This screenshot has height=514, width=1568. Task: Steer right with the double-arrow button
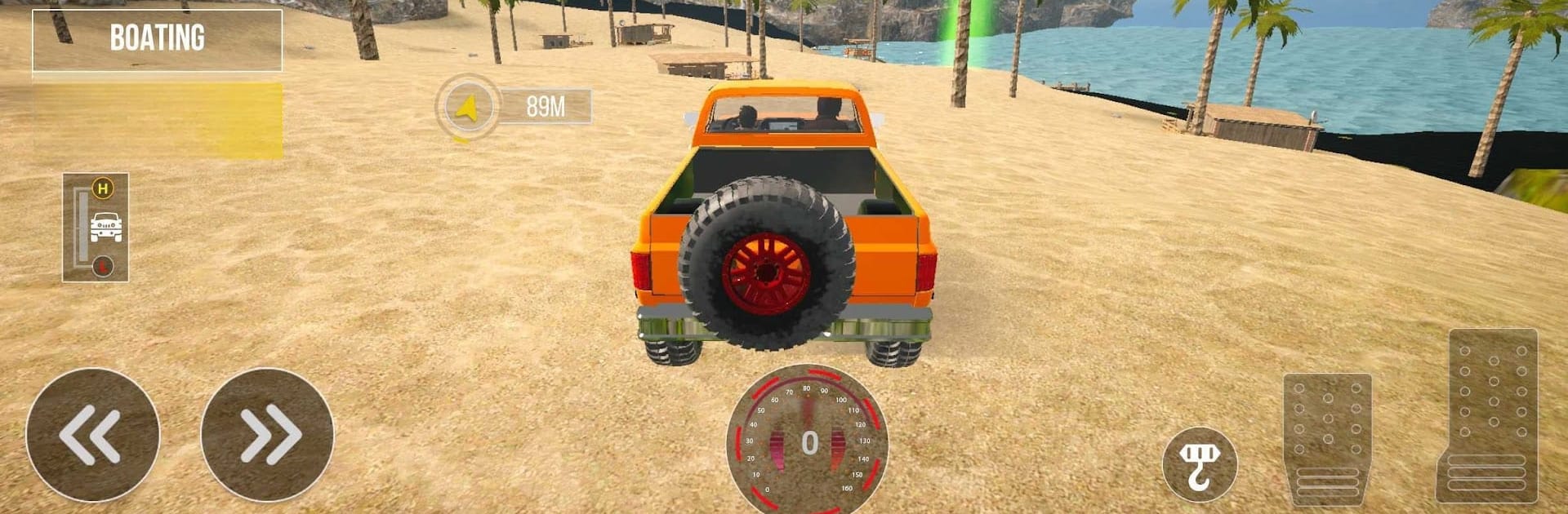[x=267, y=435]
